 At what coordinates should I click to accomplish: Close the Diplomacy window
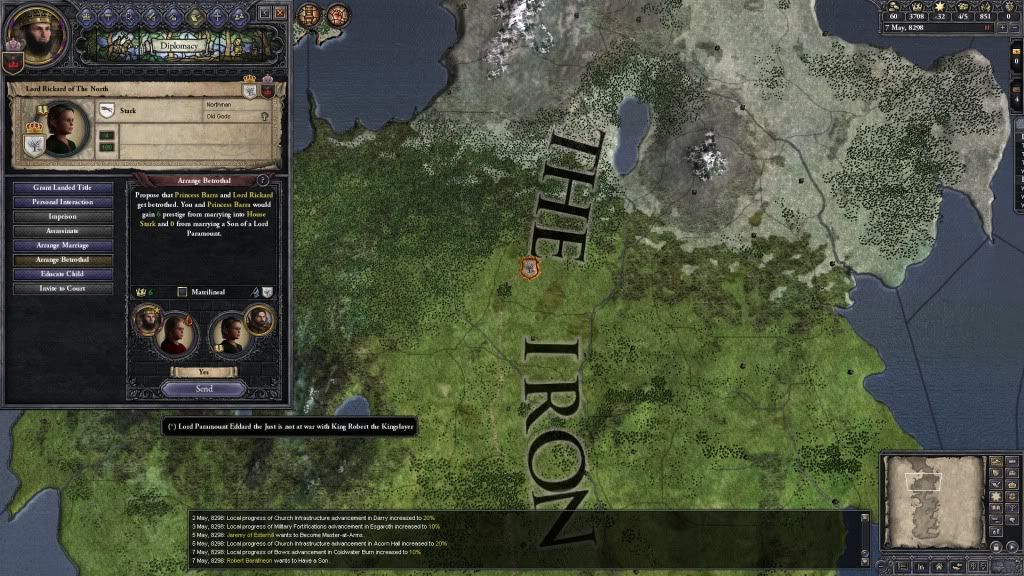(x=281, y=12)
